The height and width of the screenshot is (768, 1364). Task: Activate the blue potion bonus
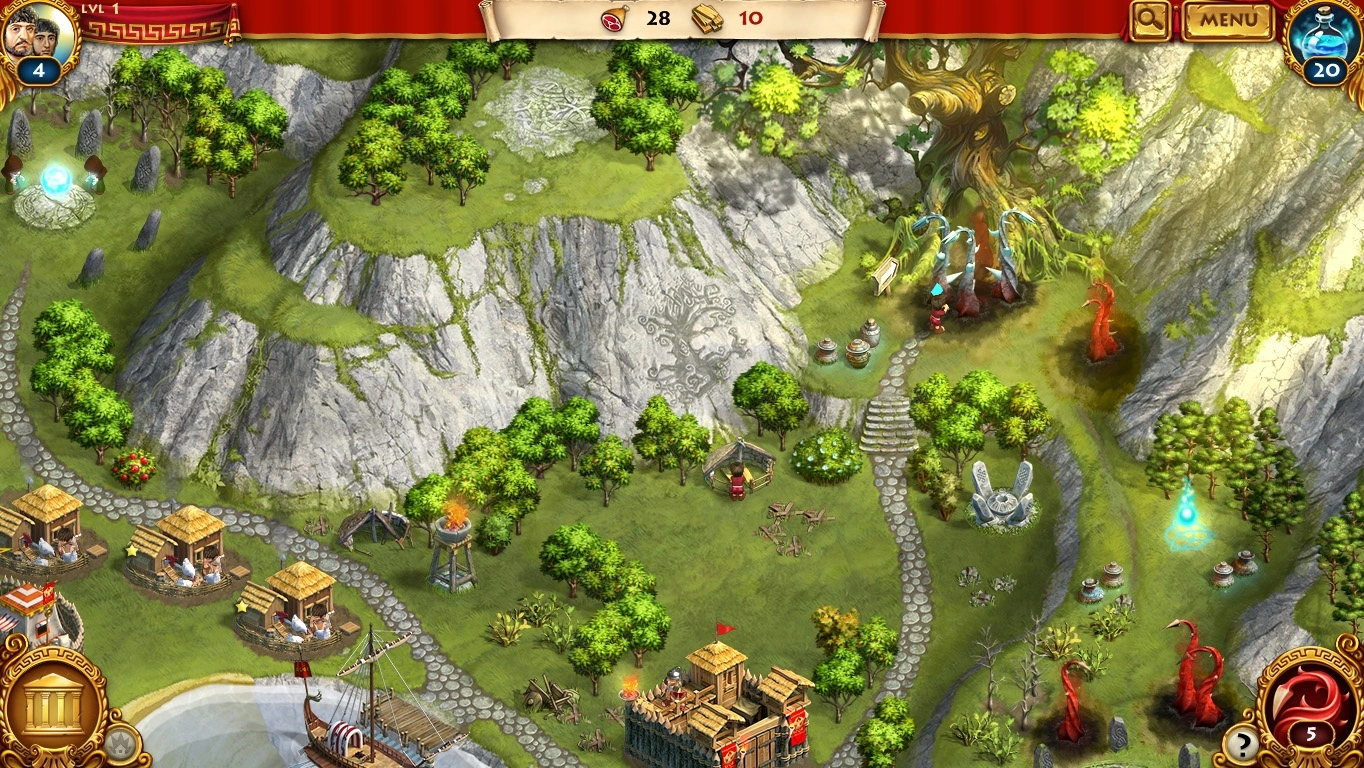(x=1326, y=36)
